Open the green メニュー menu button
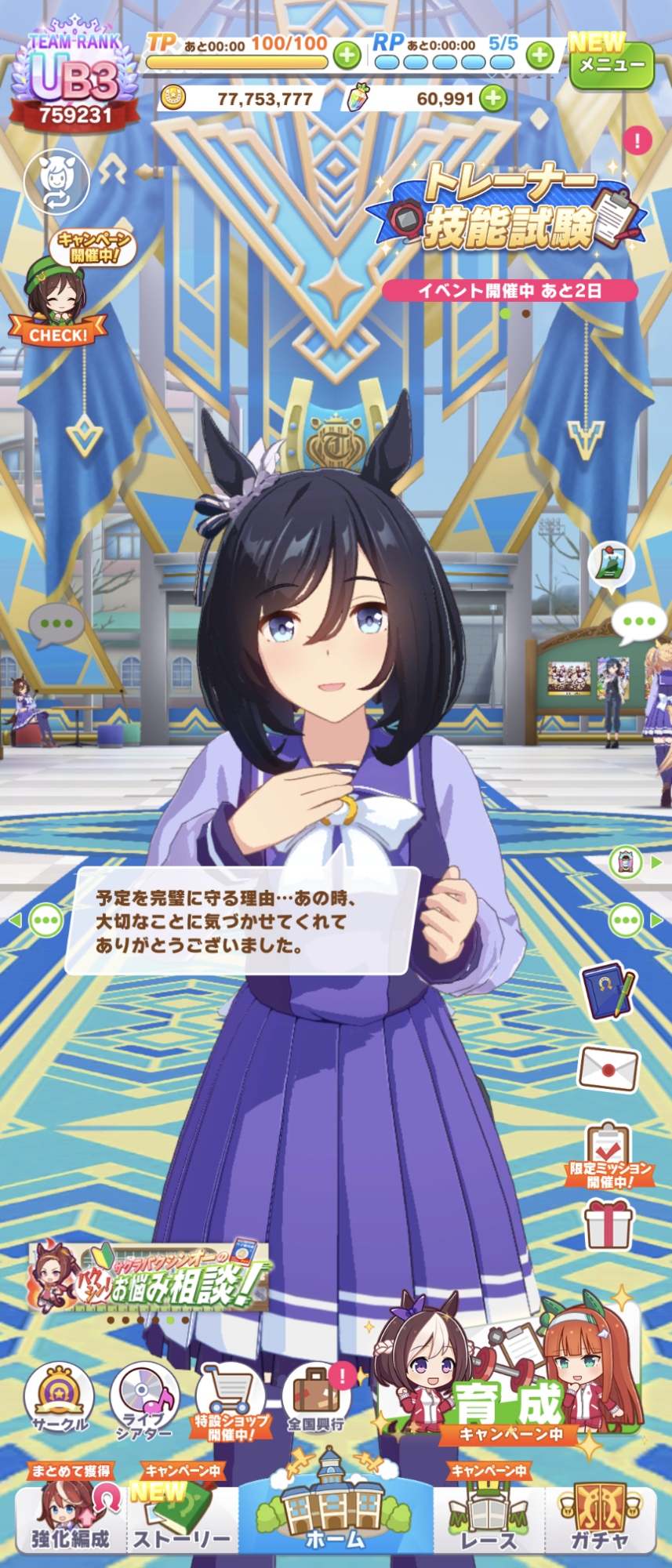Screen dimensions: 672x1568 612,66
